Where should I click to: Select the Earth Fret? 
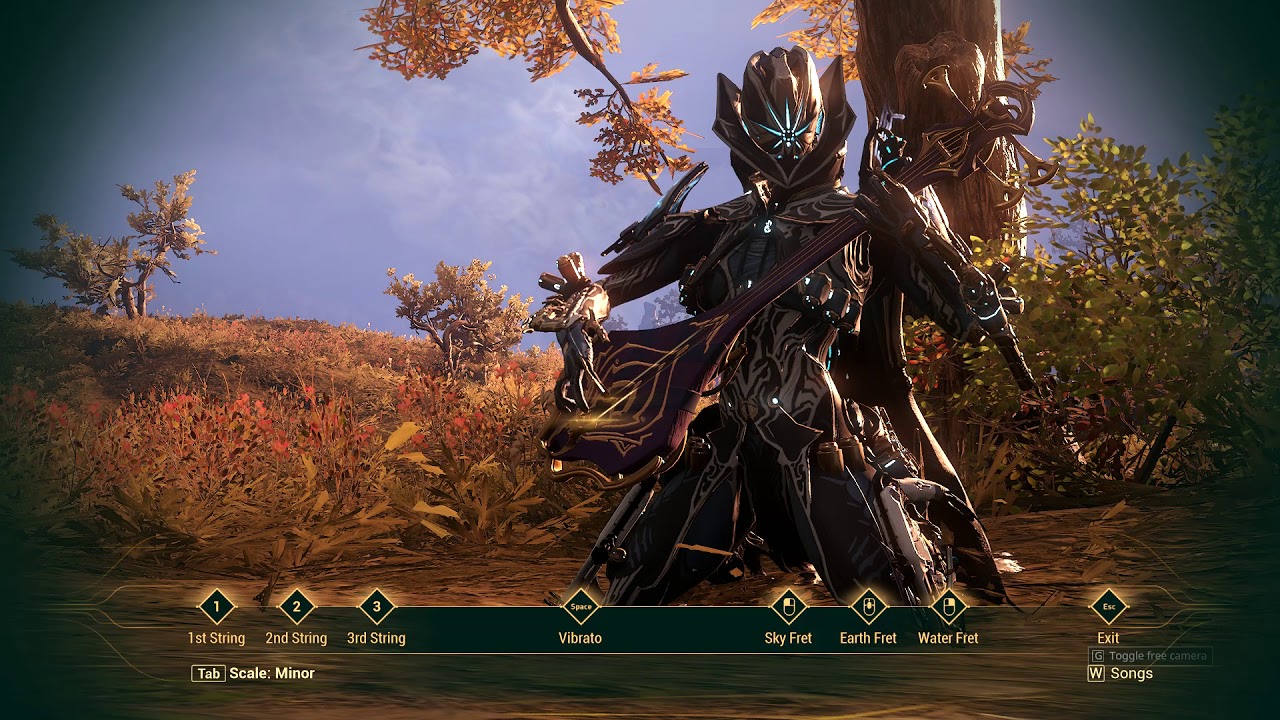pos(868,607)
